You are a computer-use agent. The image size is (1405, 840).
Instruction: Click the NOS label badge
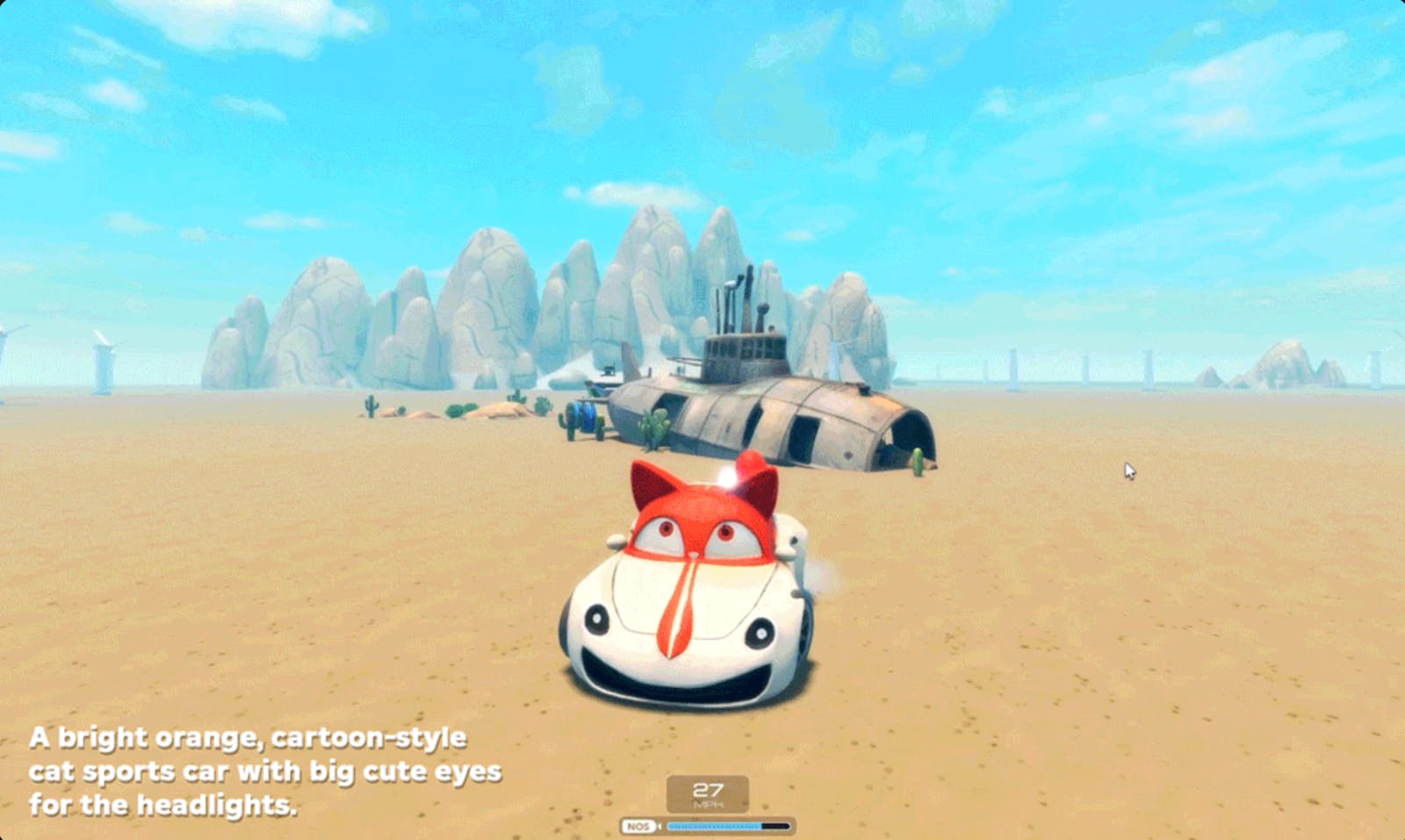[639, 826]
